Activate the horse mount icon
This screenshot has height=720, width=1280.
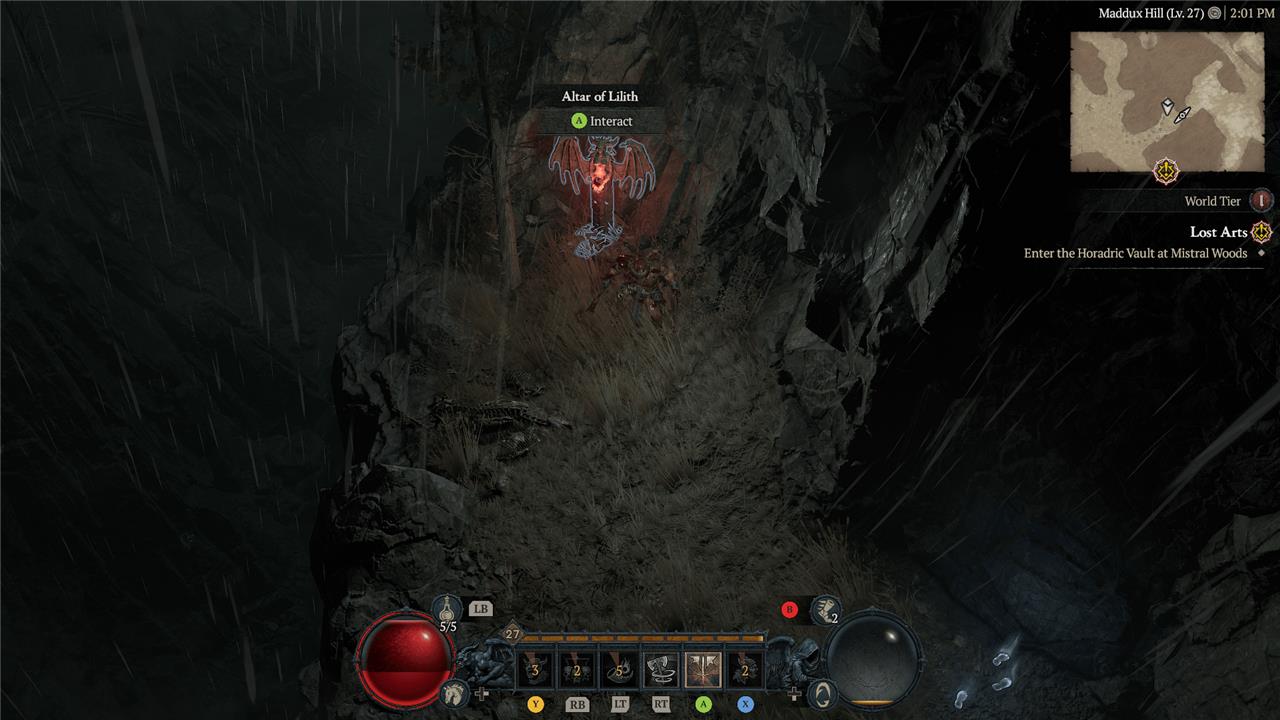pos(455,692)
